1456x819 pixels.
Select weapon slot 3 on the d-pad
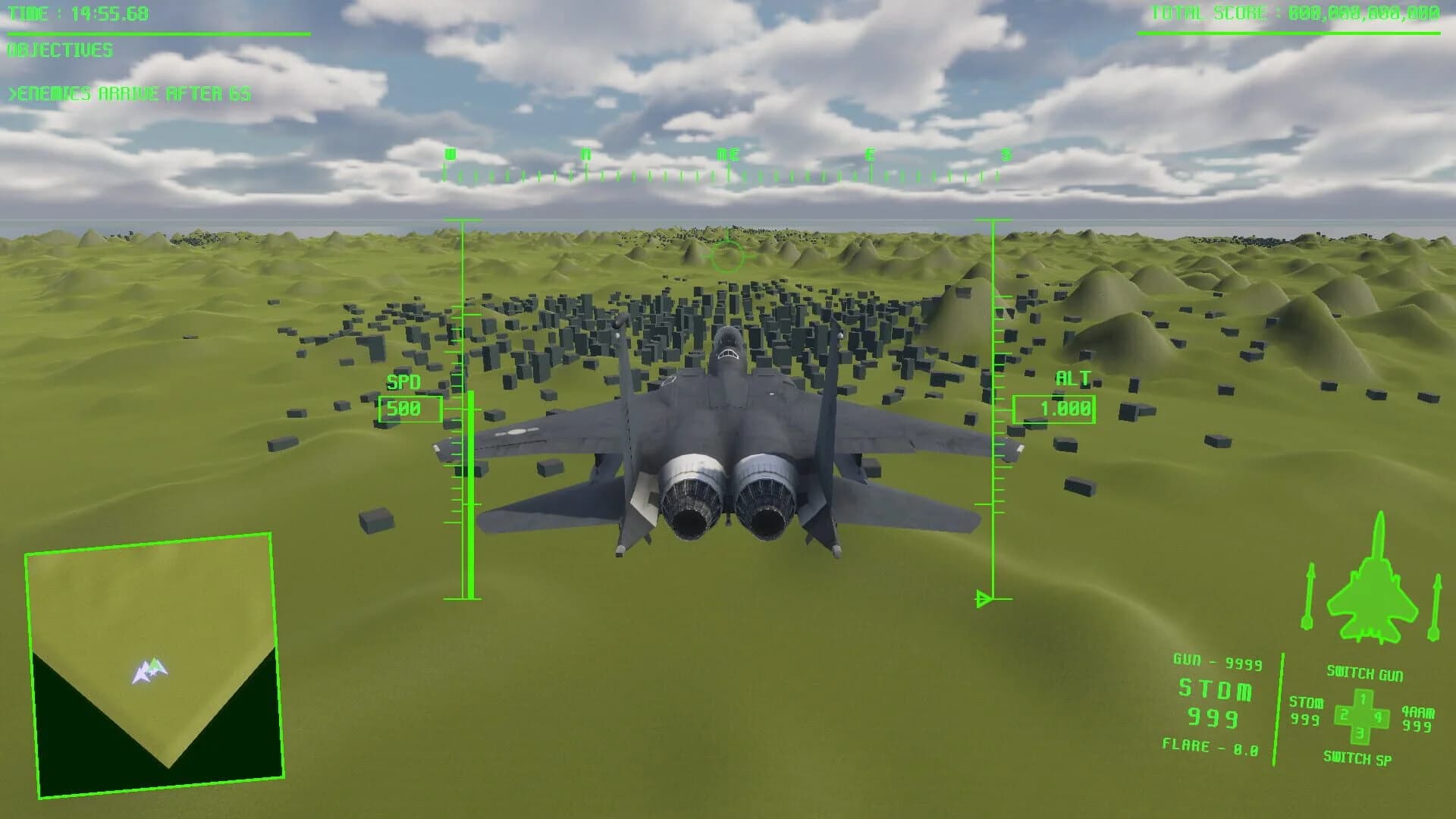pyautogui.click(x=1360, y=733)
